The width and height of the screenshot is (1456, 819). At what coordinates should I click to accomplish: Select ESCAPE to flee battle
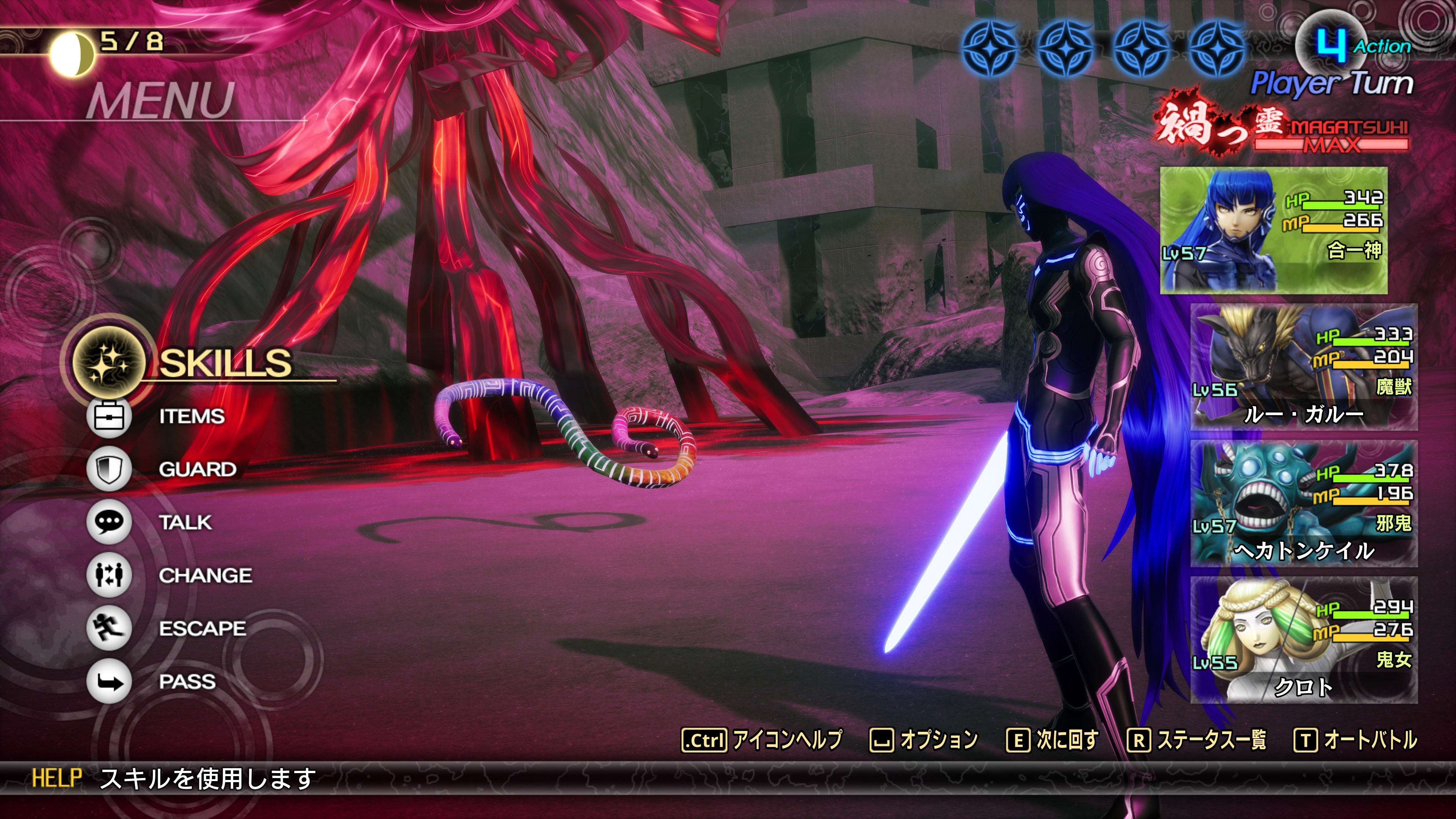202,629
